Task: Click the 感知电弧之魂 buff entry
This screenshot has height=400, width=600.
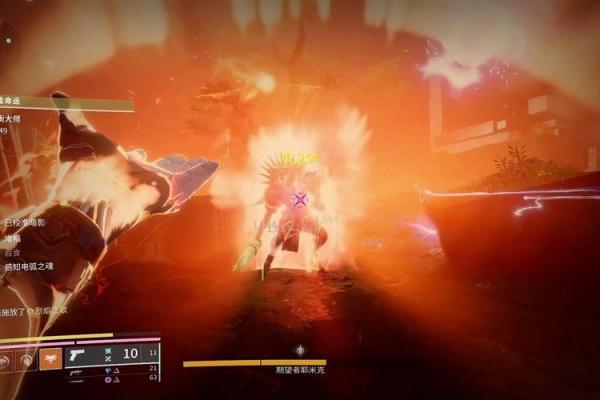Action: tap(28, 266)
